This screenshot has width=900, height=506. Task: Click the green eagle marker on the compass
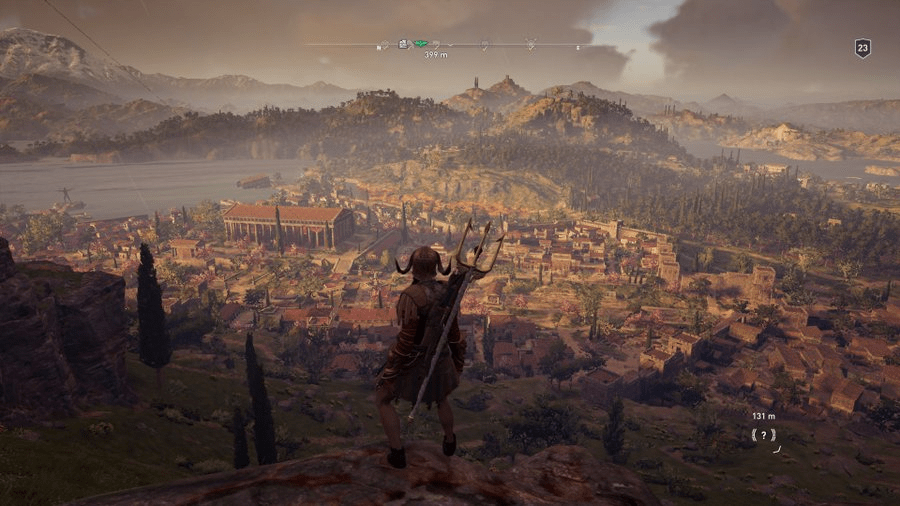point(421,43)
